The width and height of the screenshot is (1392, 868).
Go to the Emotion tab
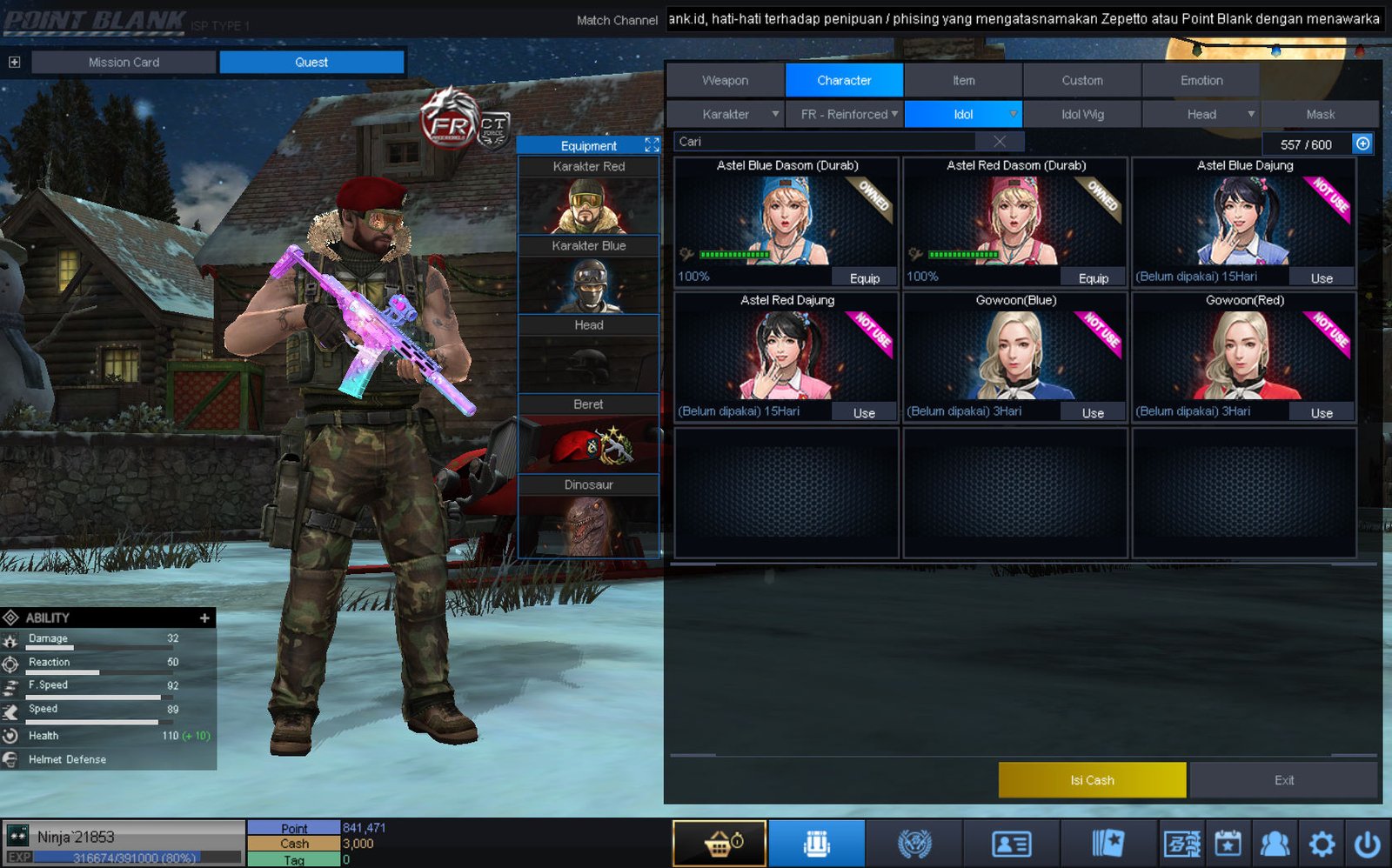click(x=1201, y=80)
